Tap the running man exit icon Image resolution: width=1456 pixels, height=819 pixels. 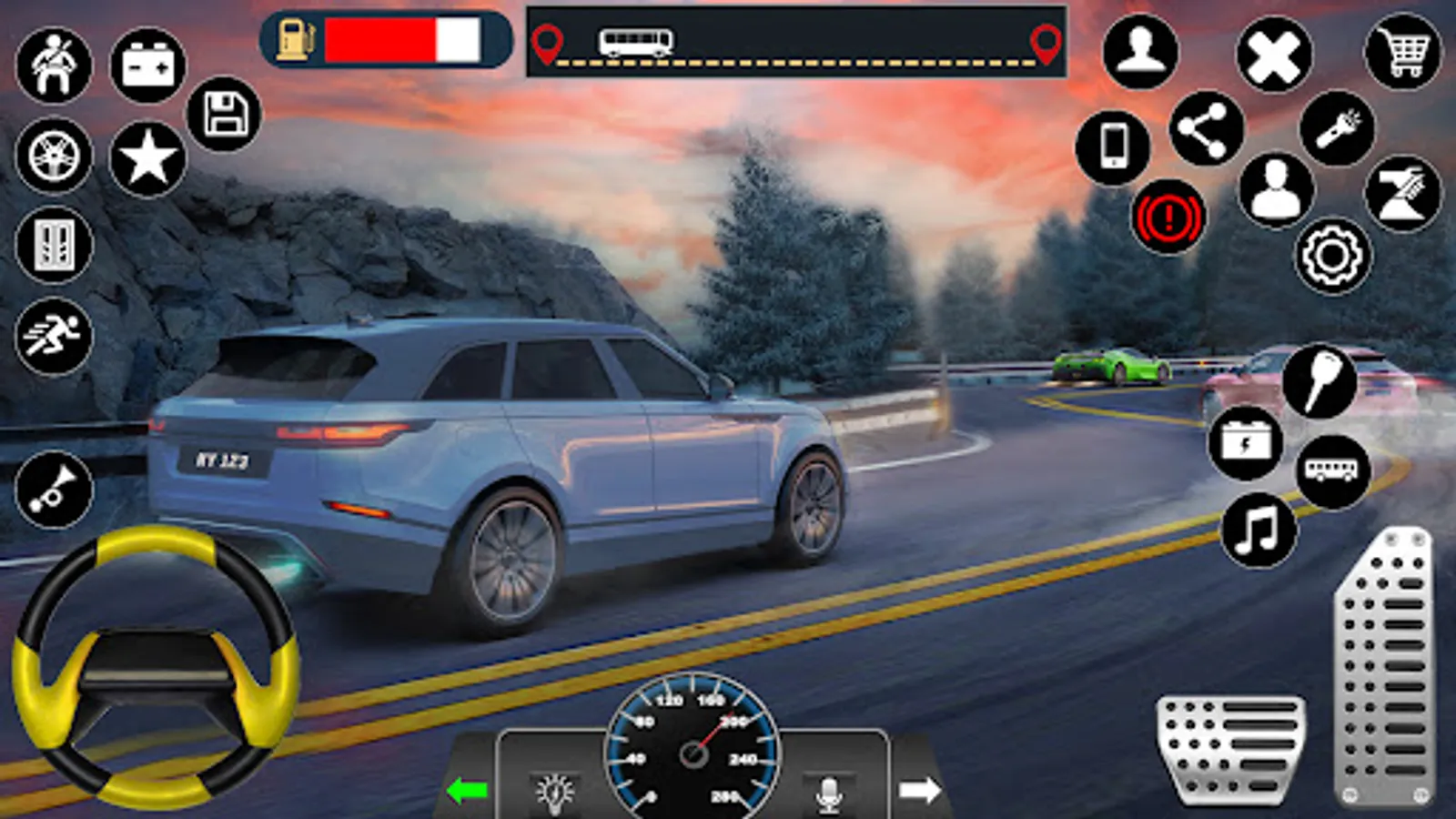tap(55, 335)
